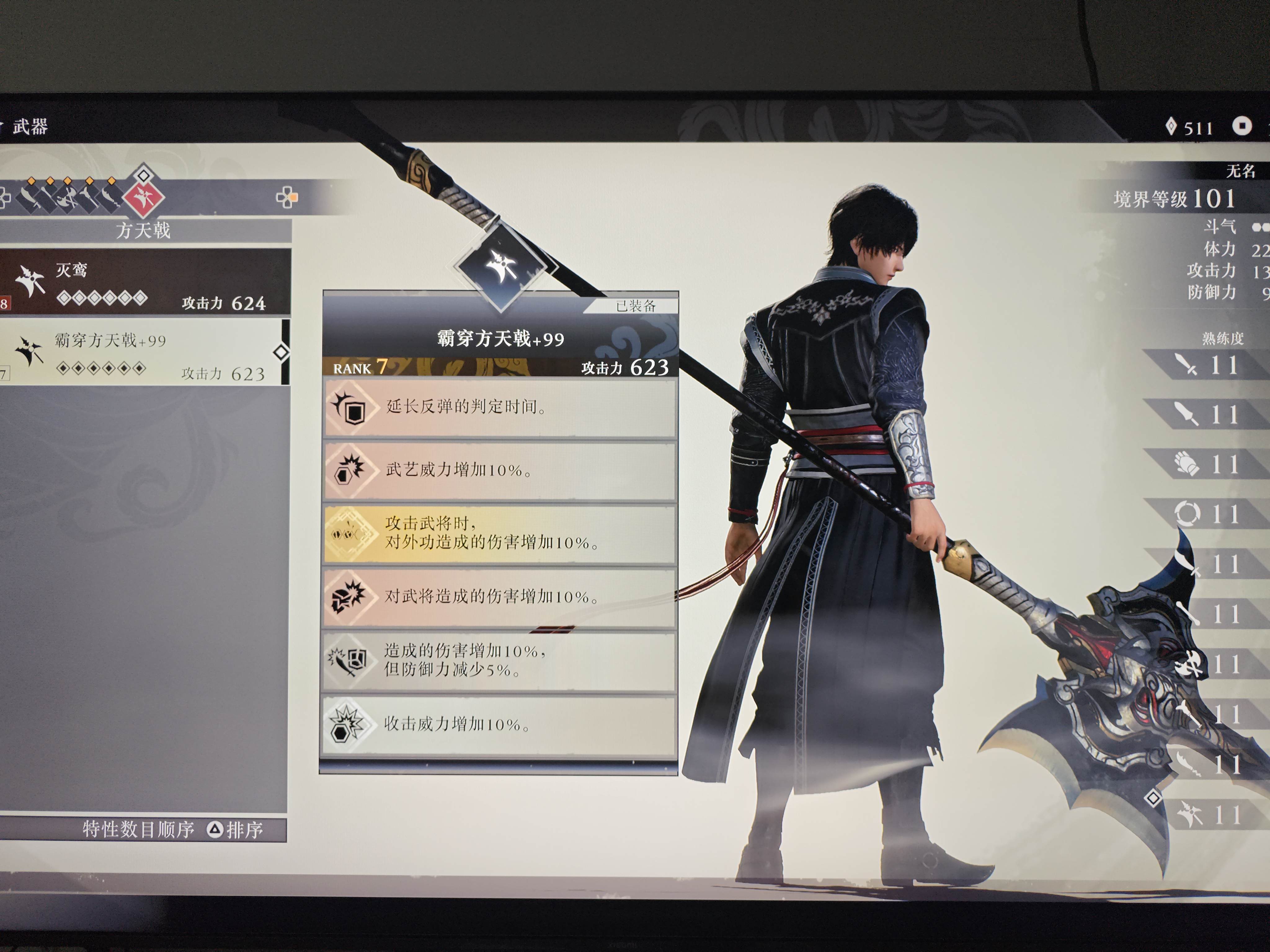Switch to the crossed twin axes tab
Image resolution: width=1270 pixels, height=952 pixels.
click(x=68, y=197)
